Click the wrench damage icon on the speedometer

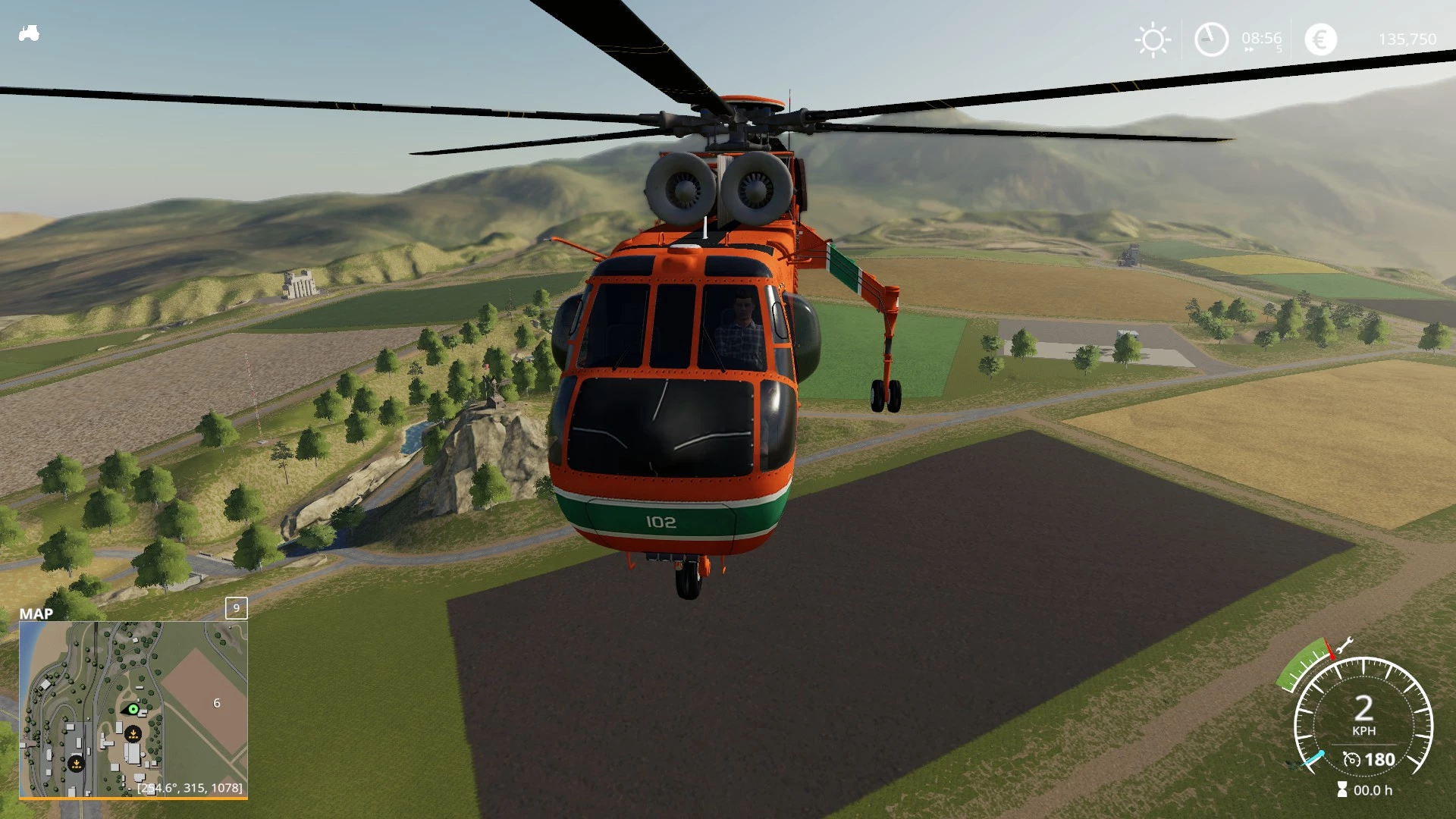tap(1344, 645)
